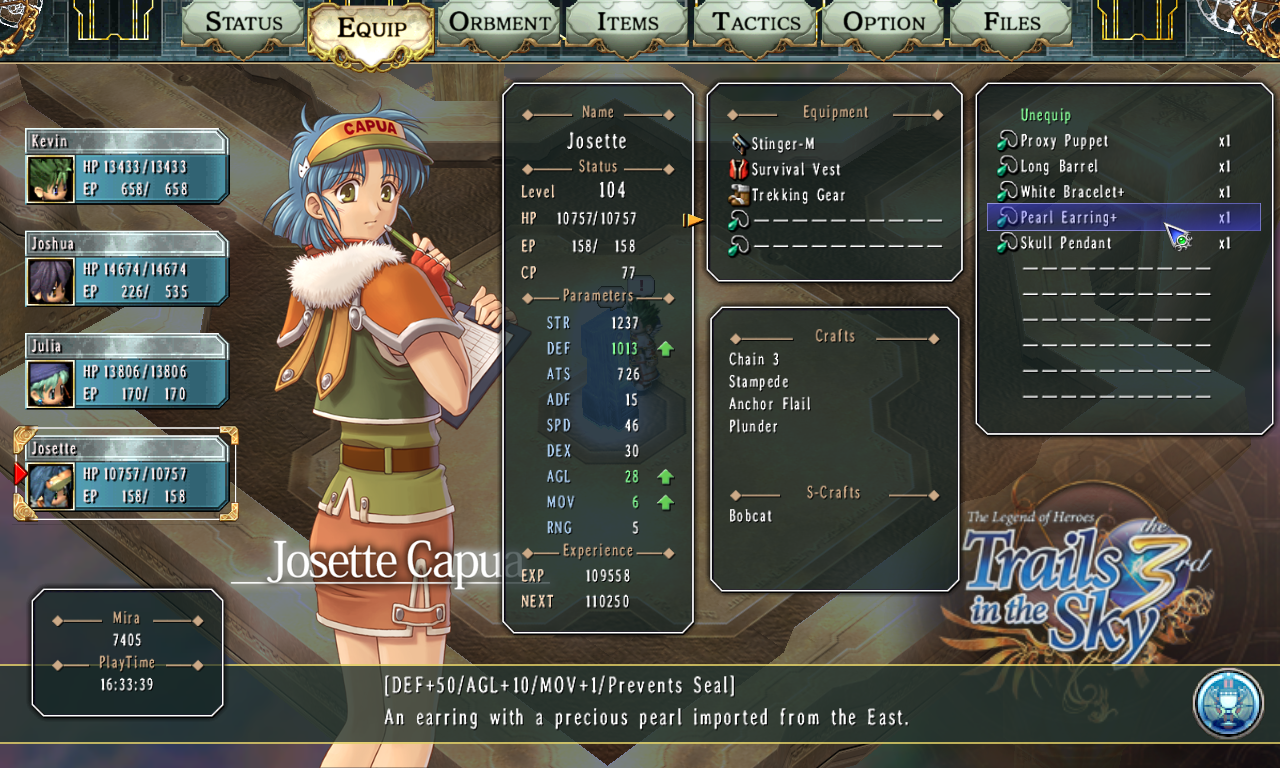Open the Orbment tab
The height and width of the screenshot is (768, 1280).
point(499,22)
